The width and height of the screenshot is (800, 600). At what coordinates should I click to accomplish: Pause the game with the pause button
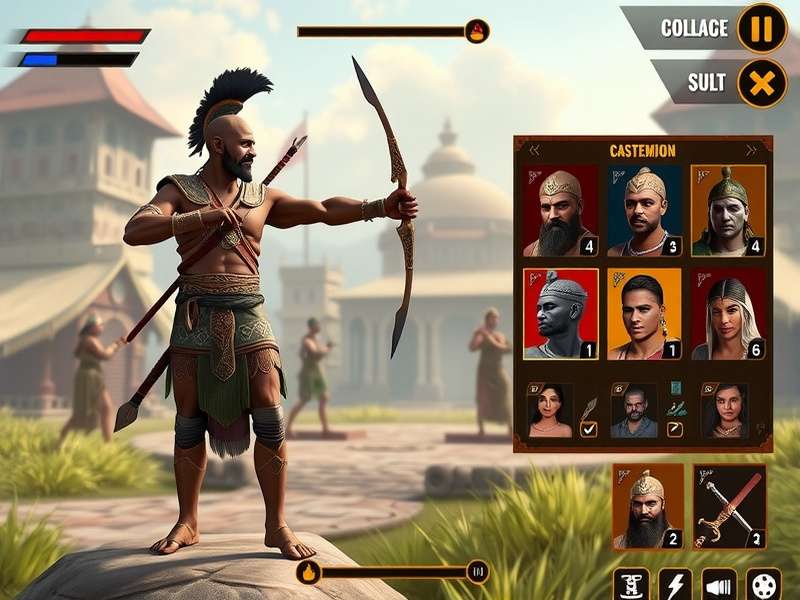(x=762, y=28)
